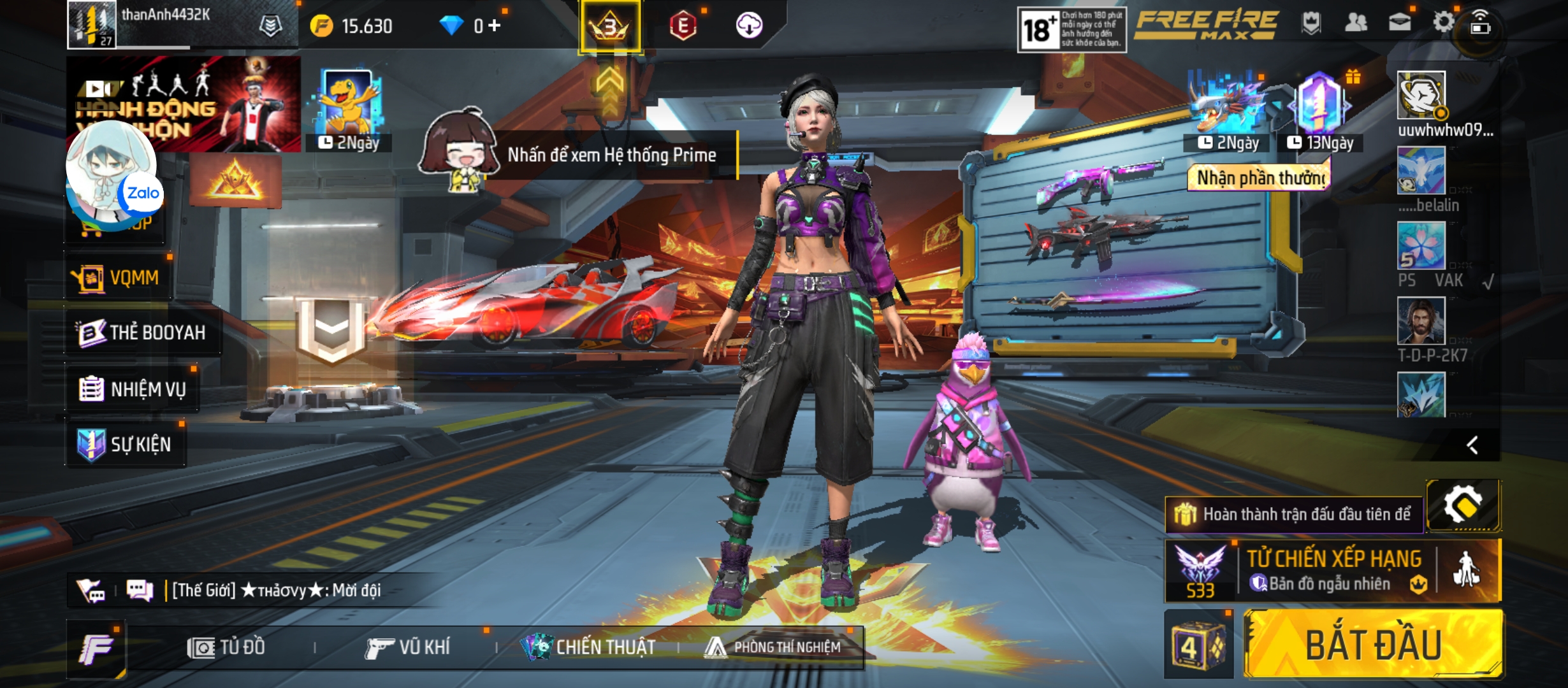The height and width of the screenshot is (688, 1568).
Task: Collapse the friends list arrow
Action: click(1472, 445)
